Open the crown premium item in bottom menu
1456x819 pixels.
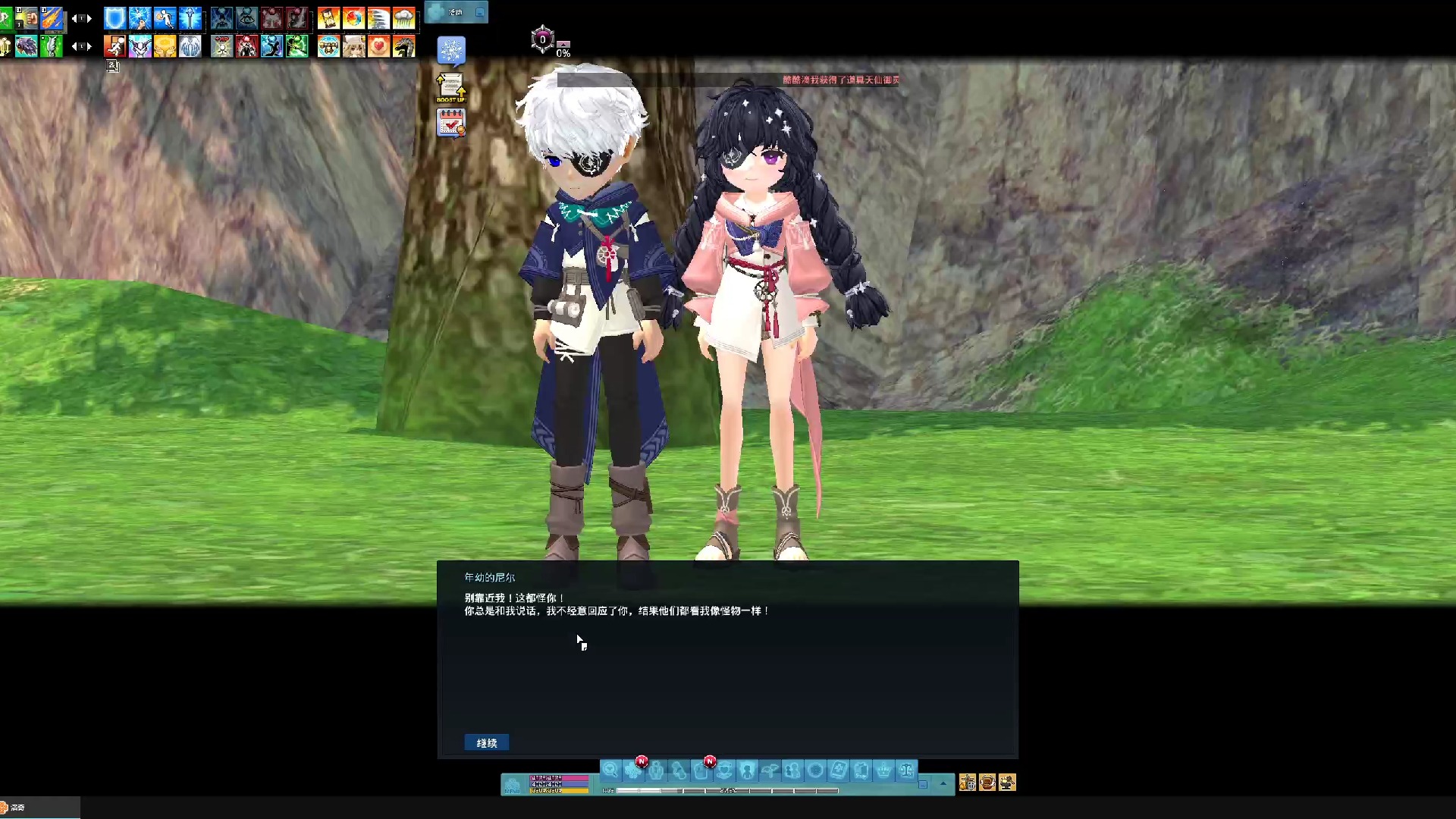[884, 770]
